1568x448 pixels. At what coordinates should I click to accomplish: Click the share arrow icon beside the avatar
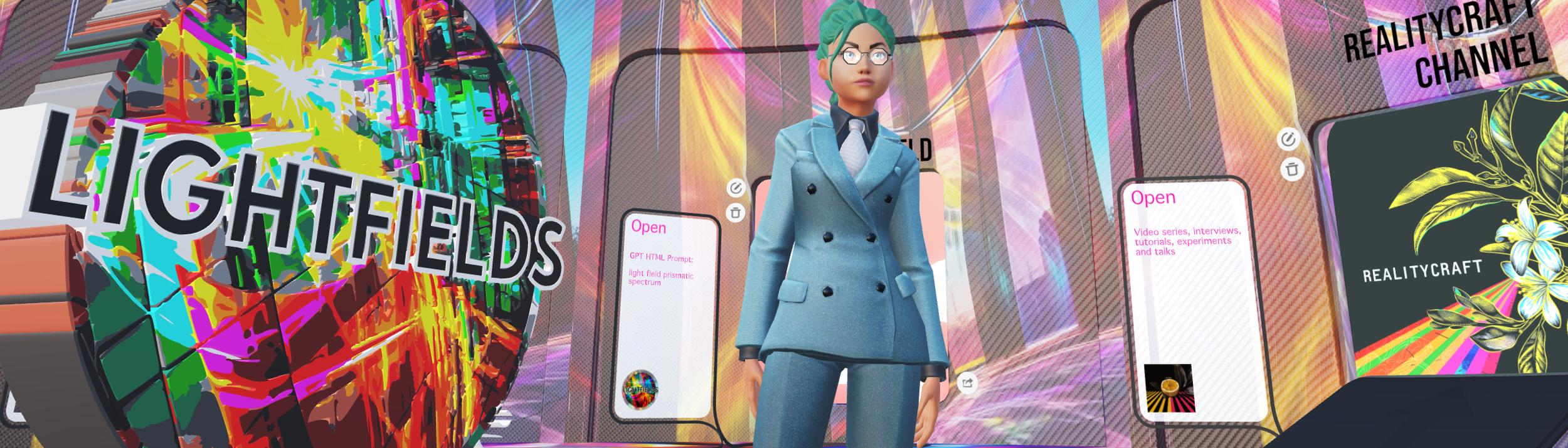click(967, 383)
